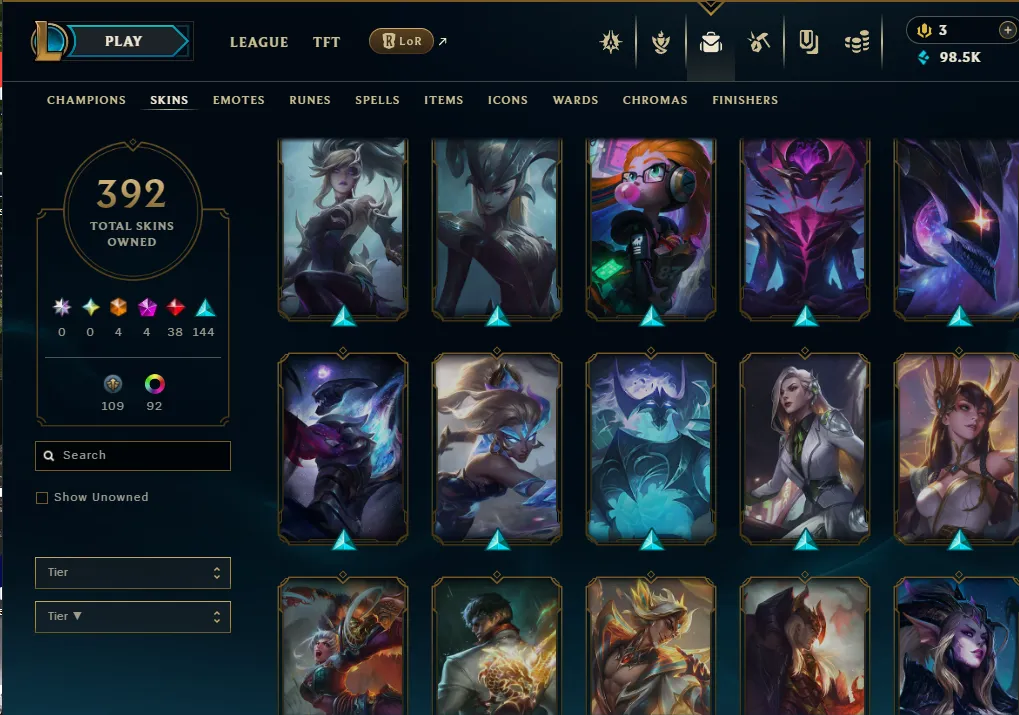Open the LEAGUE home section
Image resolution: width=1019 pixels, height=715 pixels.
[259, 42]
